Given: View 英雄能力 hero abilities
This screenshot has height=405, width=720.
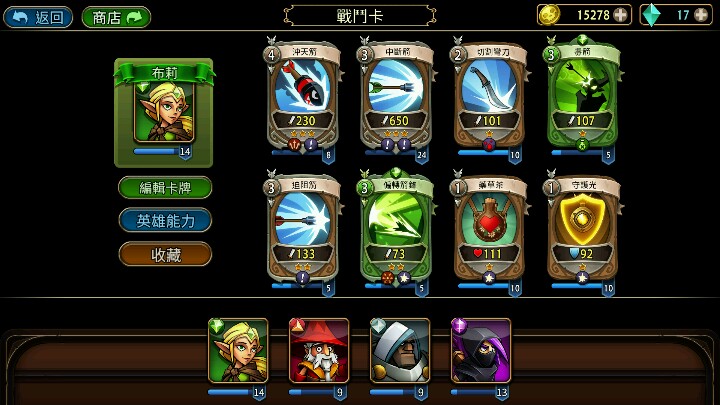Looking at the screenshot, I should pyautogui.click(x=165, y=220).
